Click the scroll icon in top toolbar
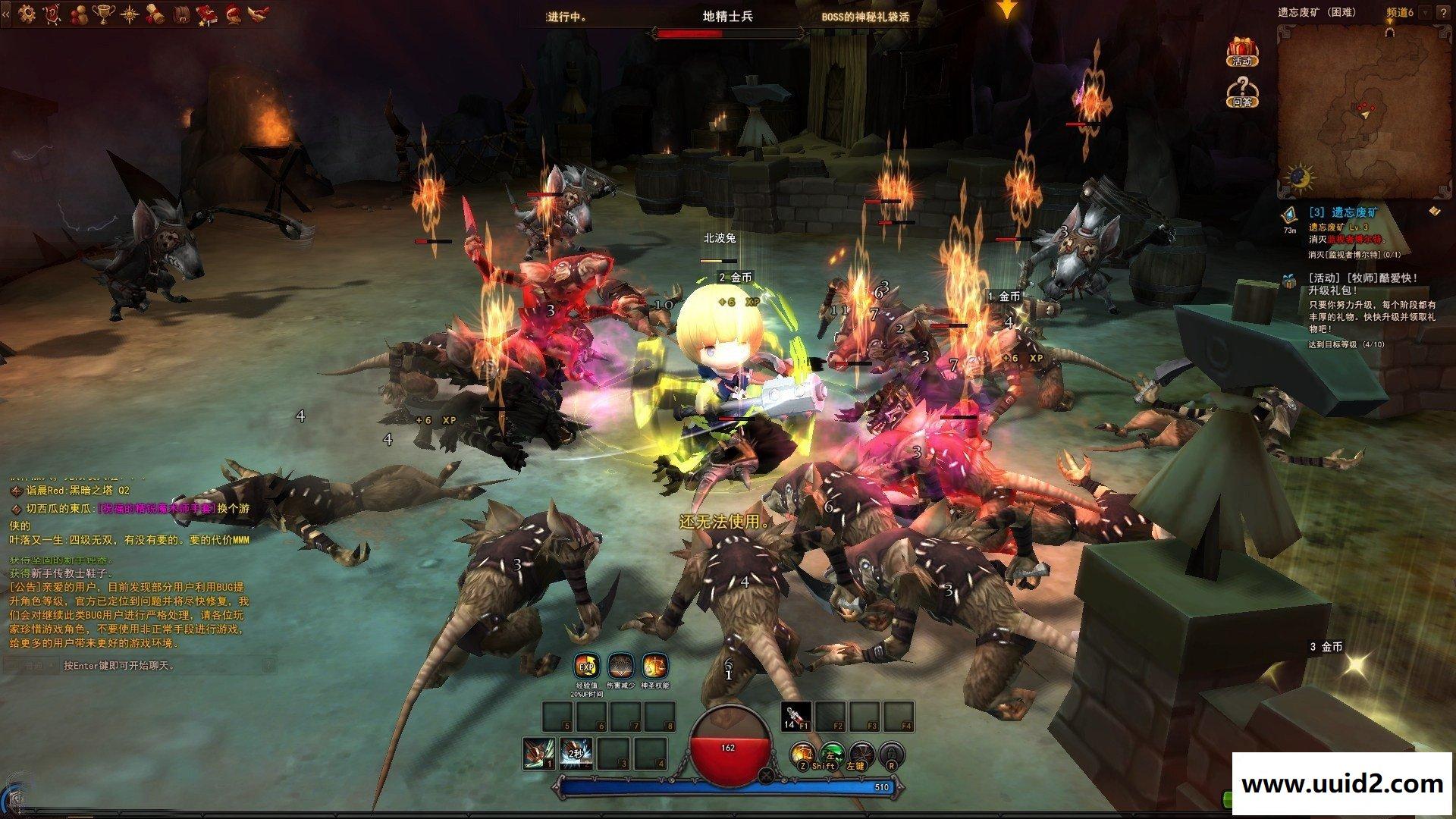The width and height of the screenshot is (1456, 819). pos(155,12)
